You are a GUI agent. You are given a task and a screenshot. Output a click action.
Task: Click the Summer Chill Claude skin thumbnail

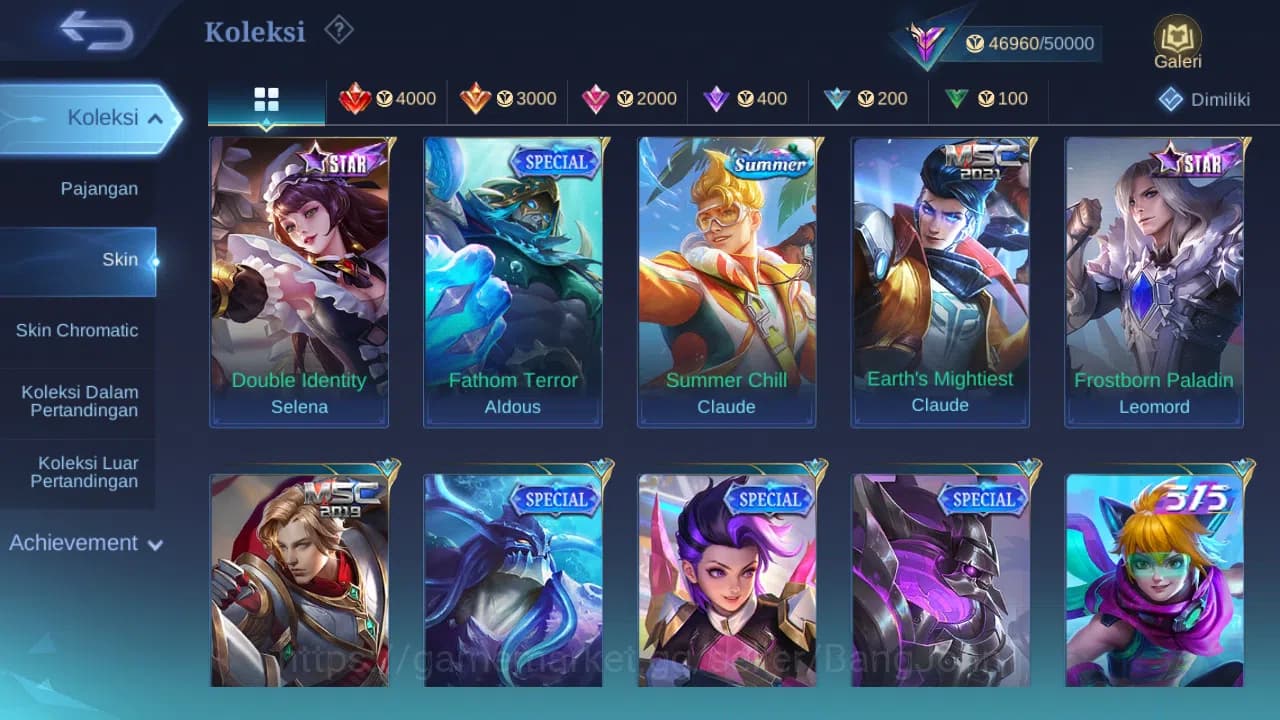[x=727, y=280]
